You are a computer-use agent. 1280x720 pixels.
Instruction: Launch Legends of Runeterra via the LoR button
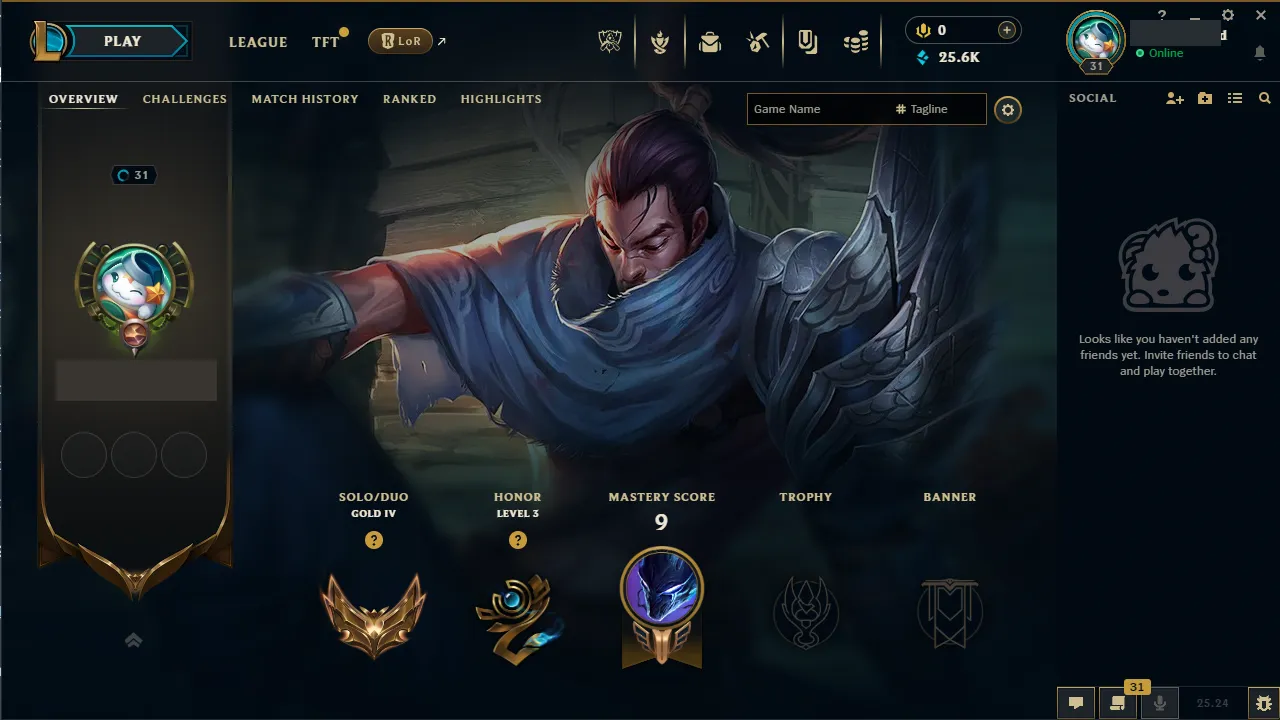400,41
